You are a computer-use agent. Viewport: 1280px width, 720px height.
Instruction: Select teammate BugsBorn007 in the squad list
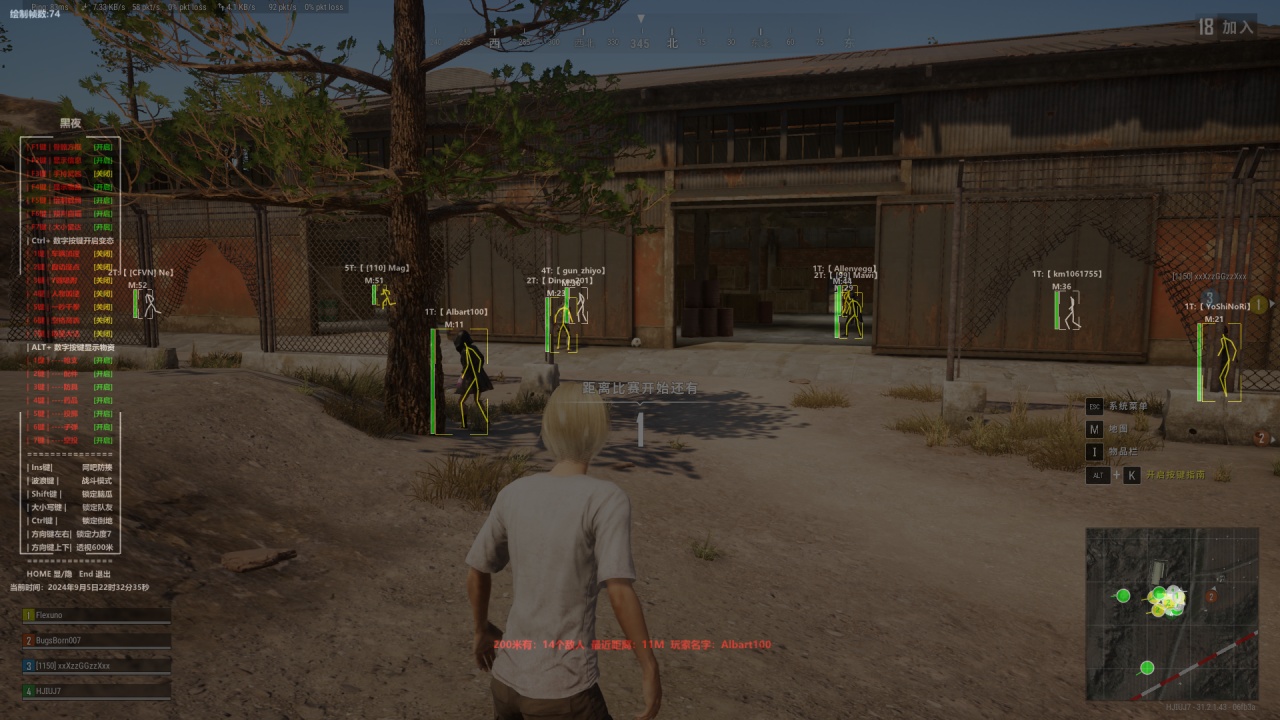(x=58, y=640)
